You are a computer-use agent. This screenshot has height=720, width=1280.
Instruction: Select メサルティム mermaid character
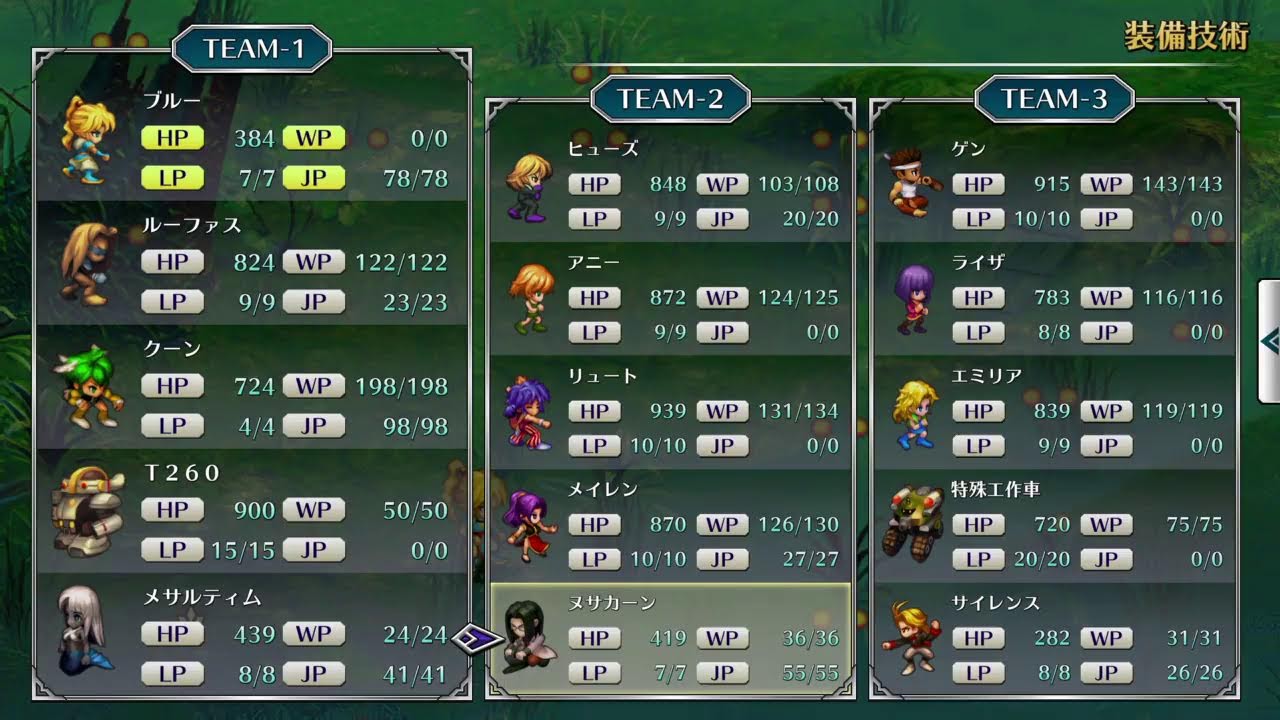pos(252,635)
